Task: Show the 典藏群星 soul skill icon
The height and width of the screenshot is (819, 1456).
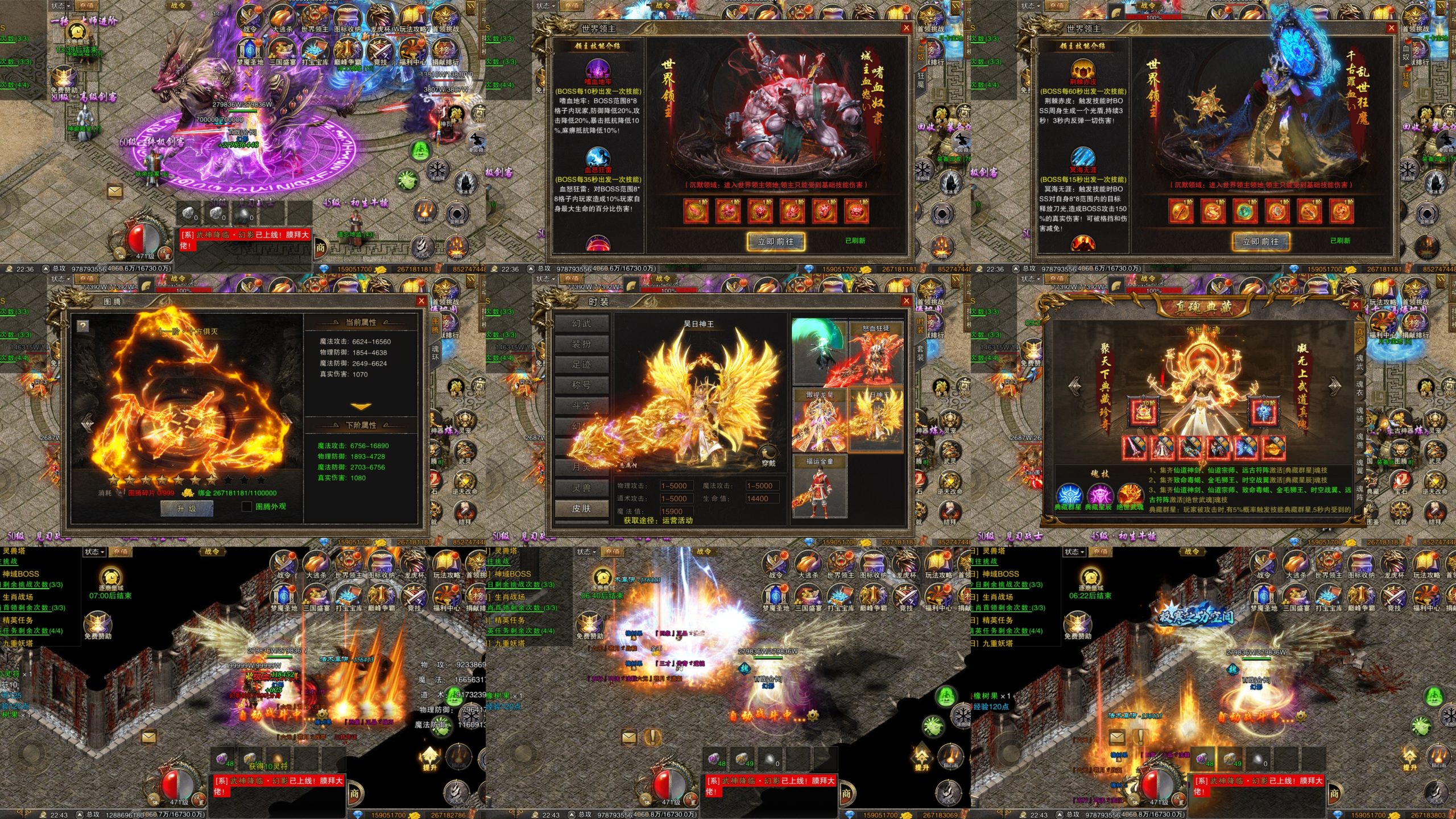Action: (1069, 495)
